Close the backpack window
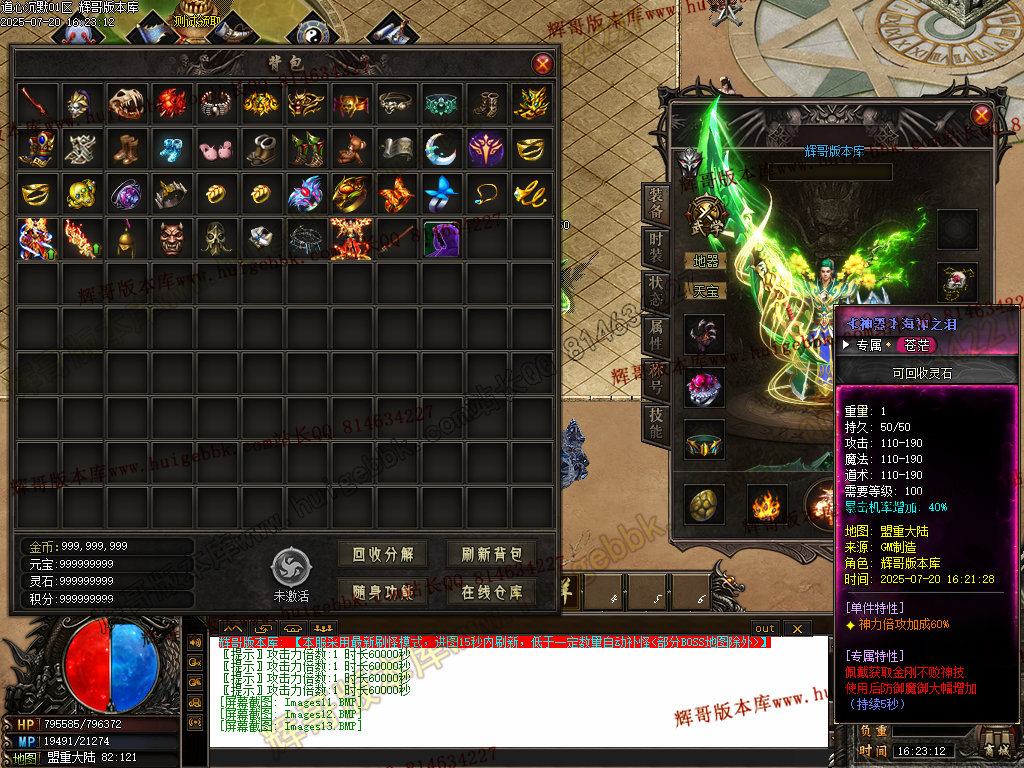Image resolution: width=1024 pixels, height=768 pixels. click(542, 65)
